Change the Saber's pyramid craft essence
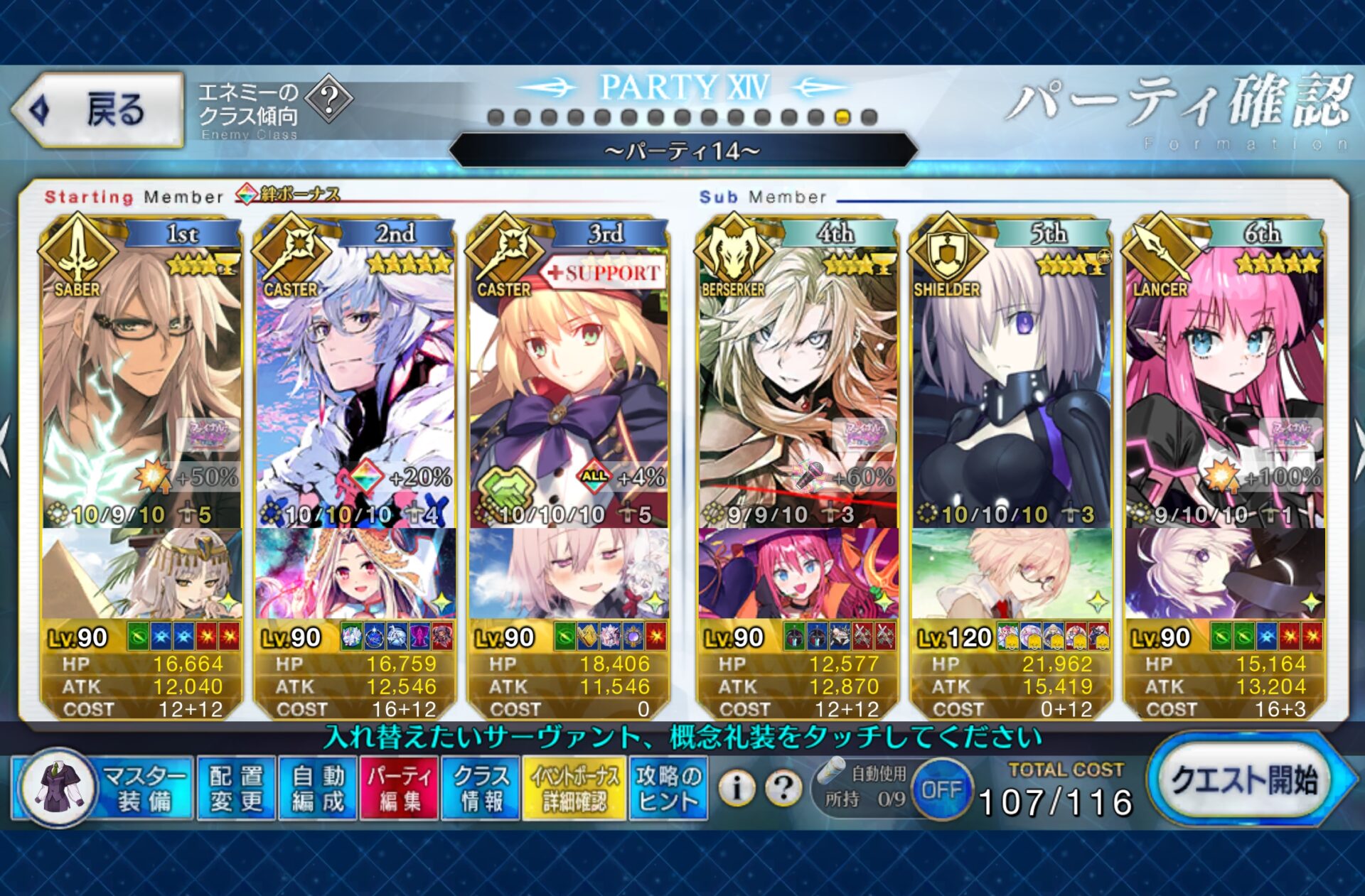The width and height of the screenshot is (1365, 896). click(x=141, y=573)
